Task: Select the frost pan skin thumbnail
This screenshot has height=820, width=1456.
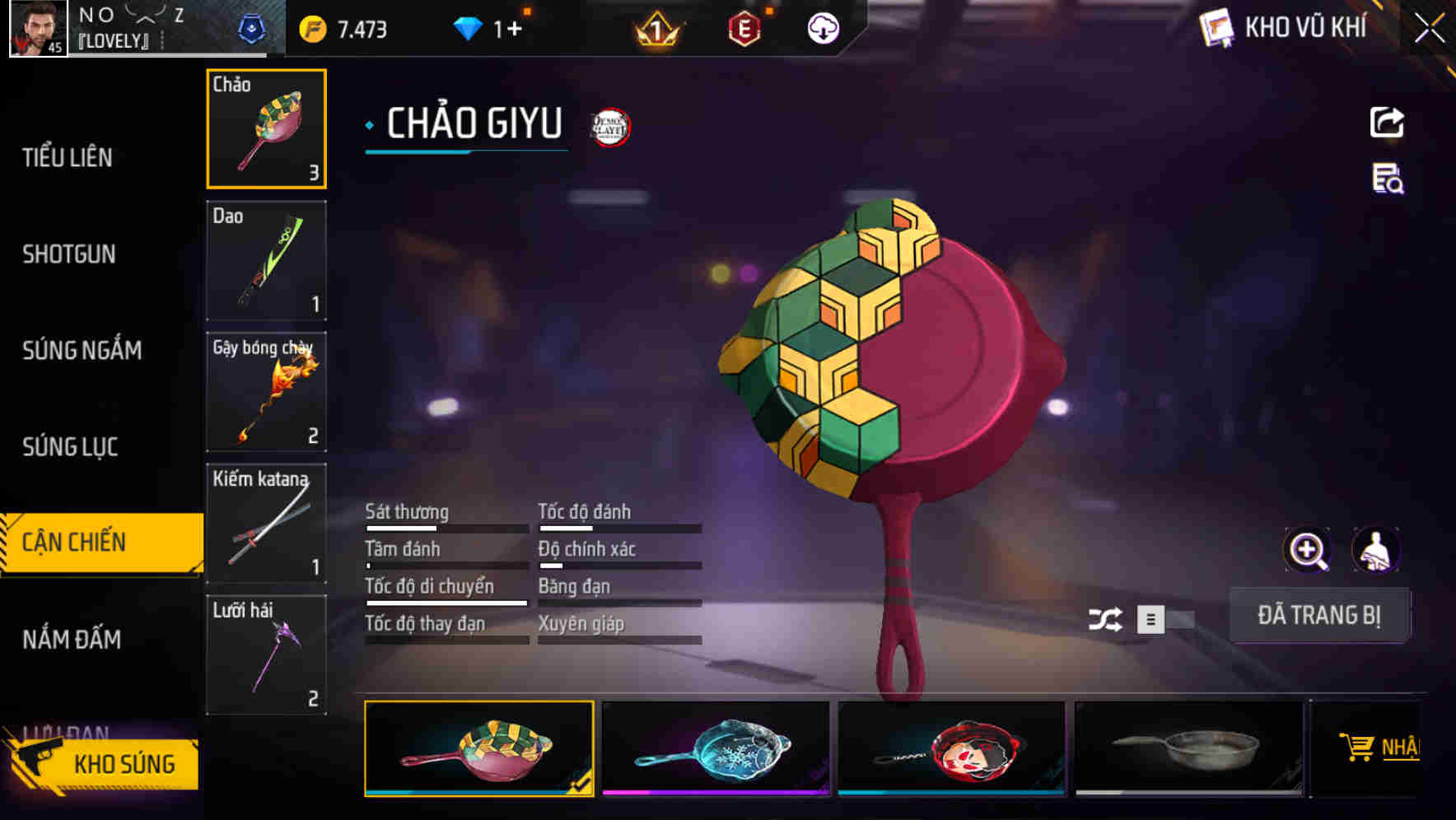Action: click(716, 748)
